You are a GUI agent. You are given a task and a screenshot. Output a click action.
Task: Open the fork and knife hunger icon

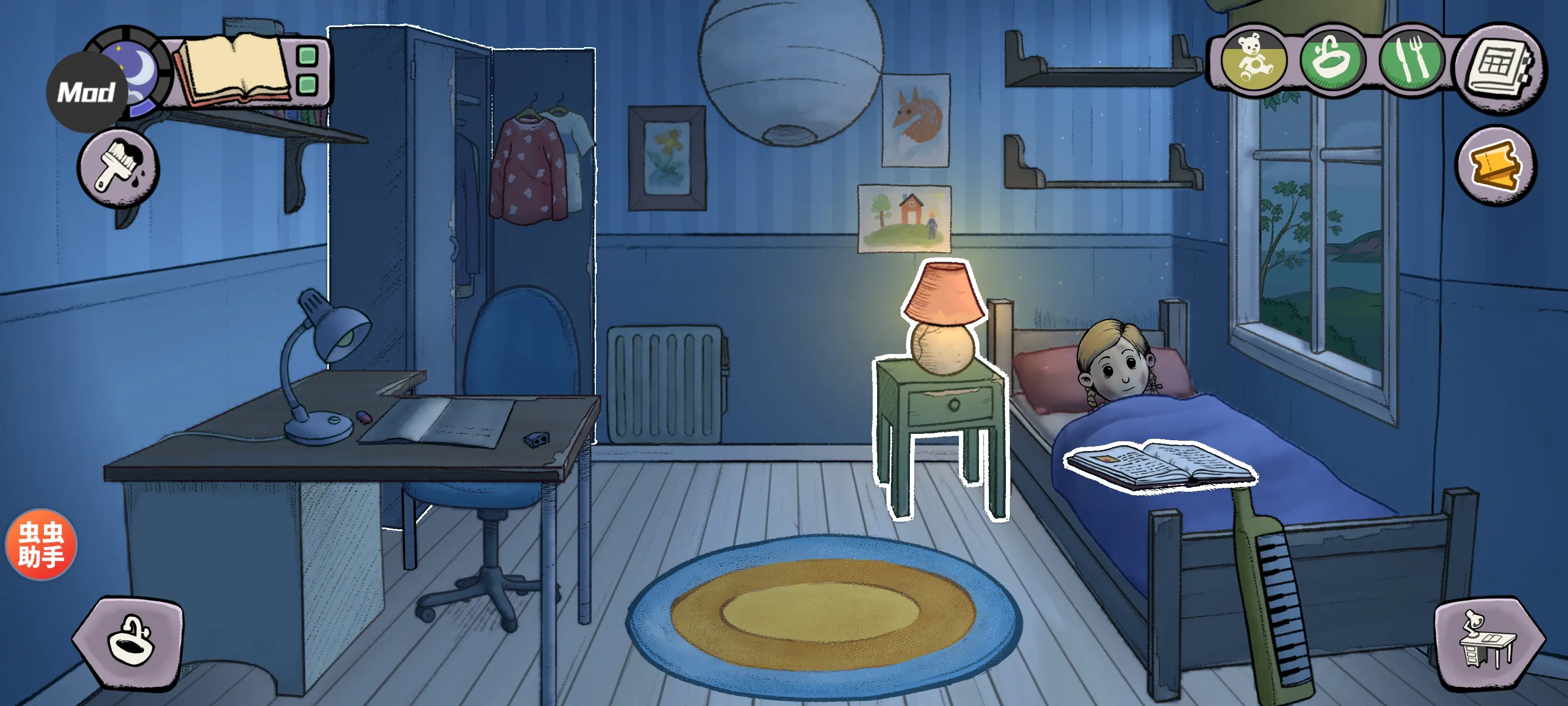tap(1410, 60)
